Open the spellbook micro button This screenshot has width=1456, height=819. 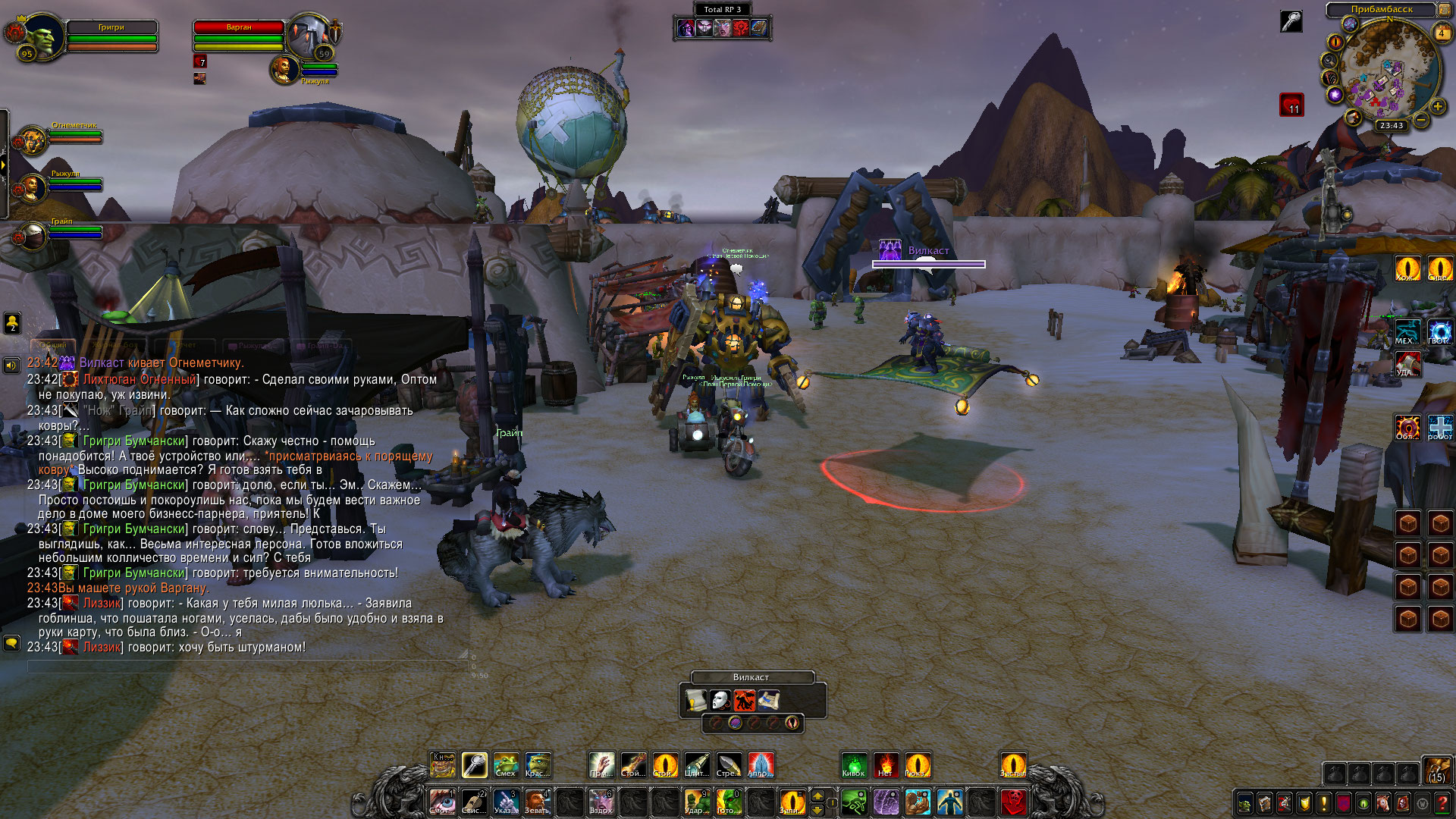coord(1264,802)
